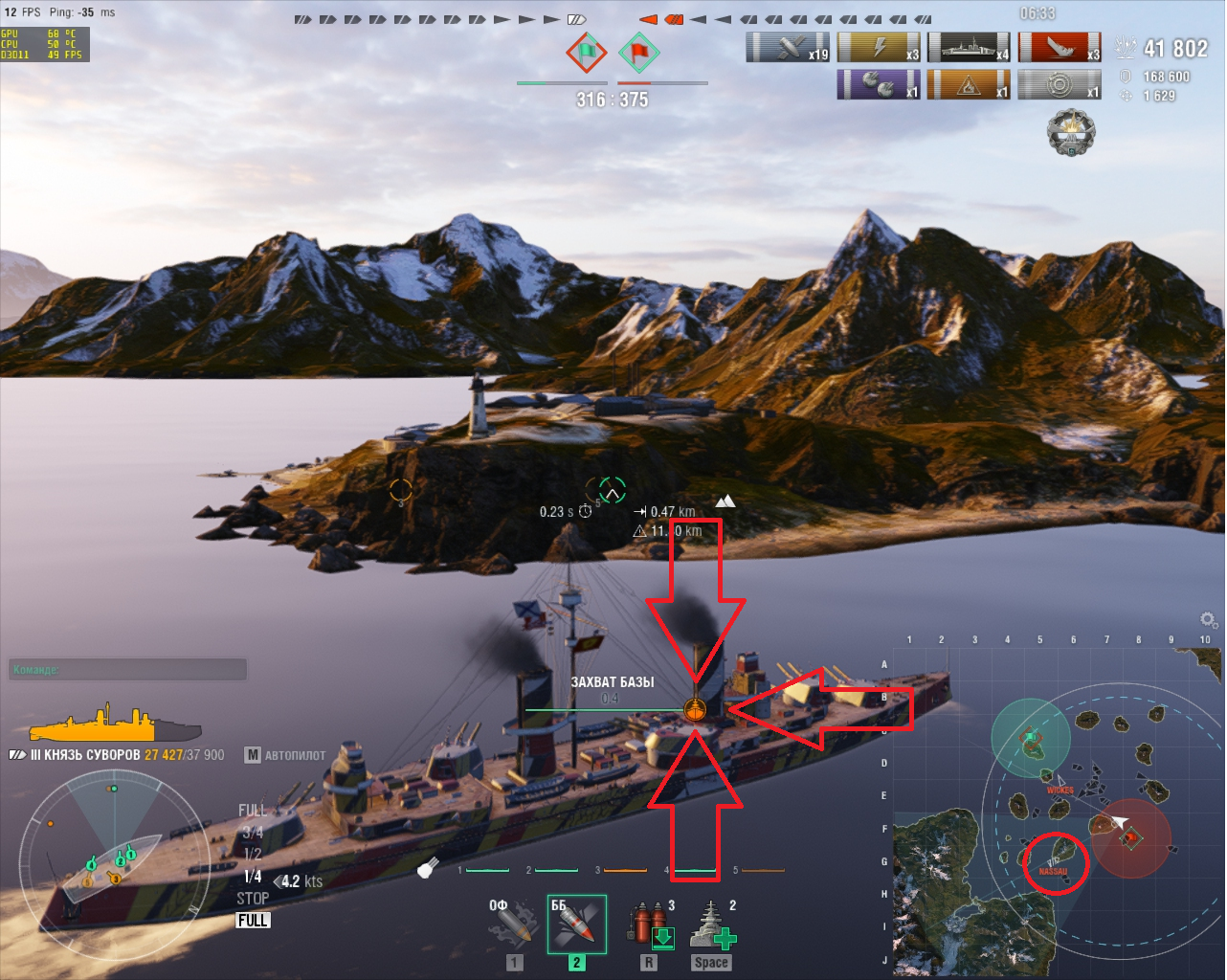The width and height of the screenshot is (1227, 980).
Task: Select the ОФ high-explosive shell slot
Action: point(513,924)
